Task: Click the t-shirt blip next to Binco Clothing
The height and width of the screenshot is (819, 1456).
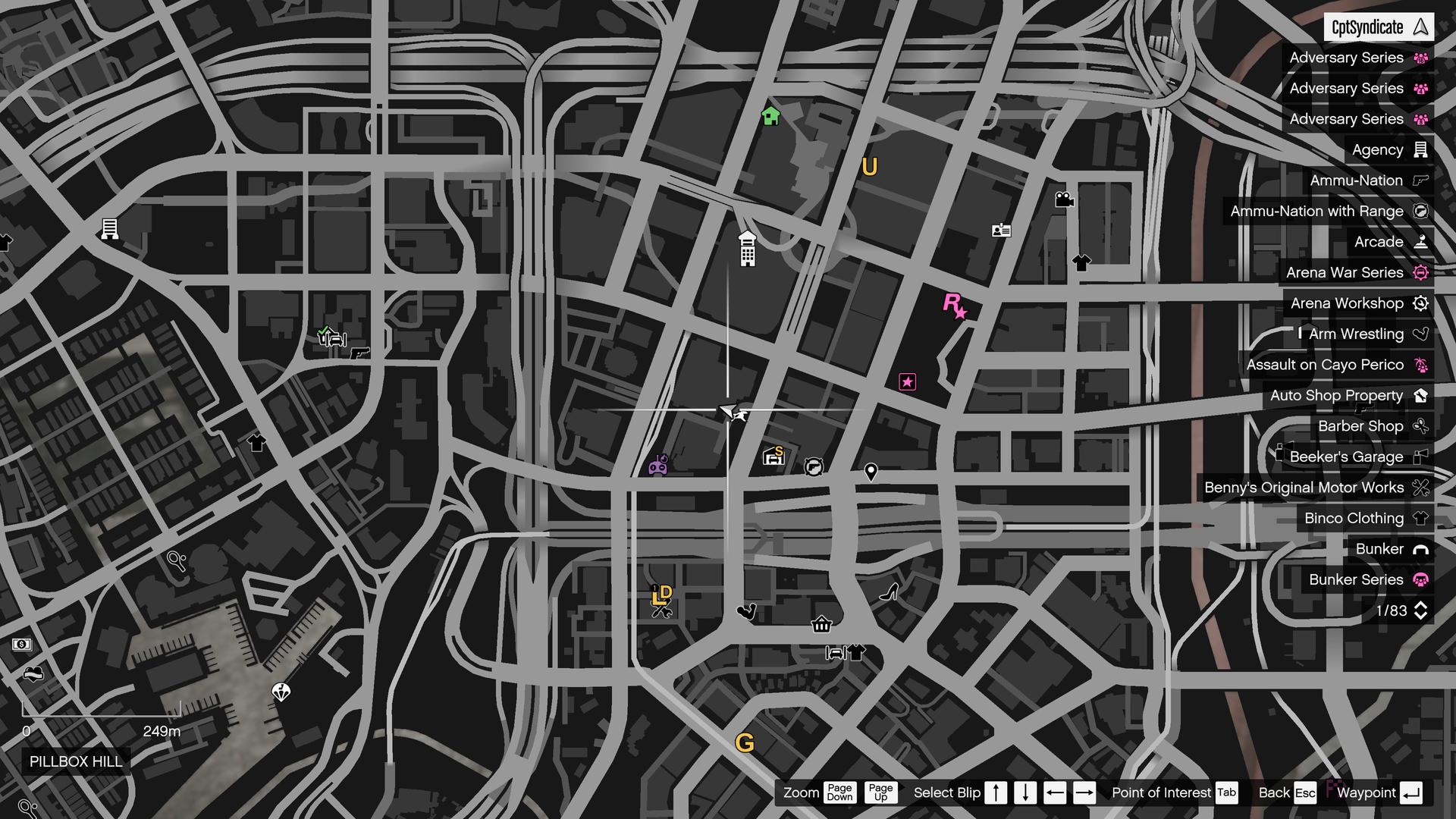Action: pyautogui.click(x=1421, y=518)
